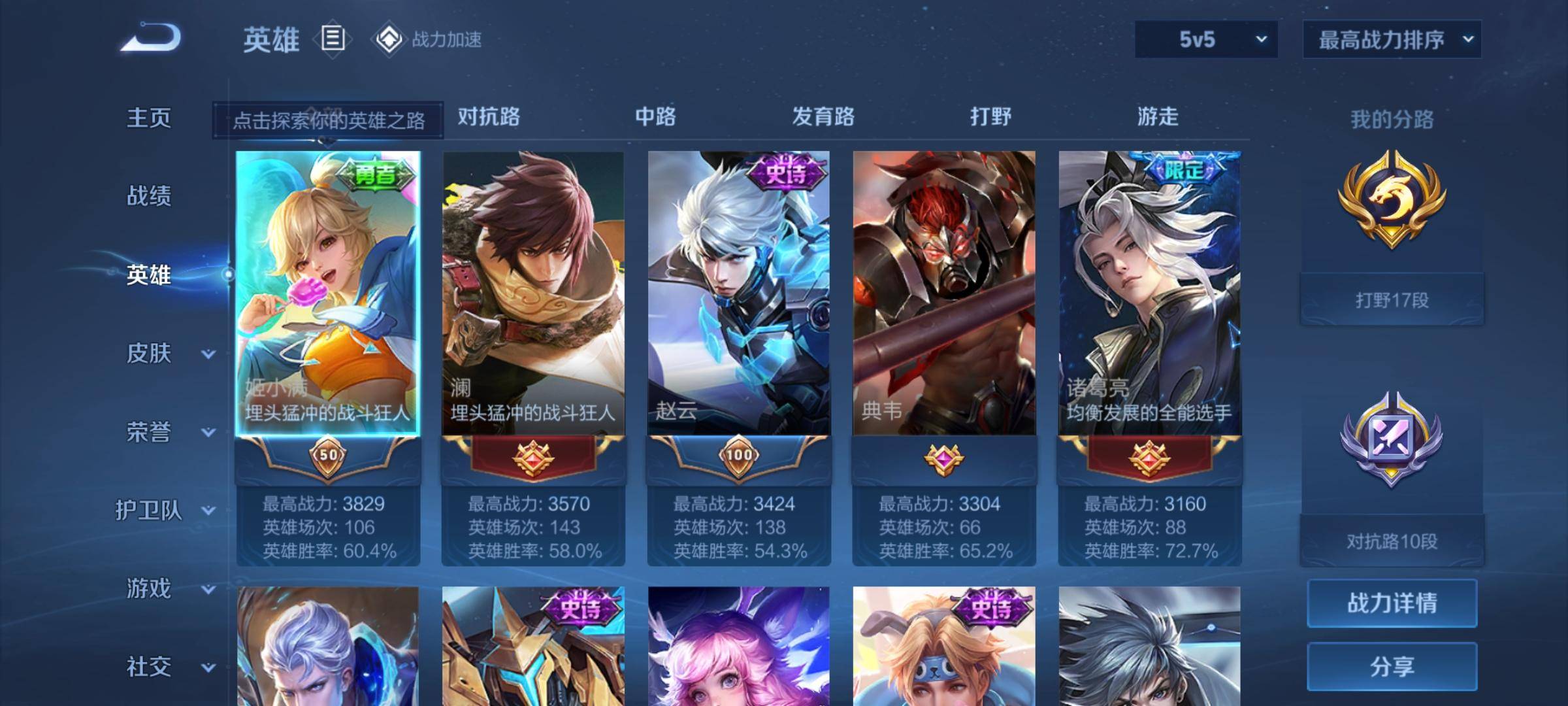Show heroes in the 打野 tab

click(x=990, y=116)
